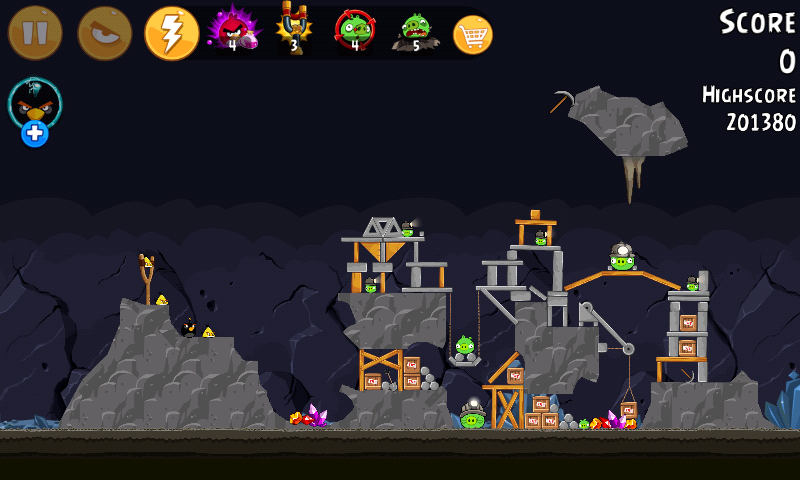
Task: Add the bomb bird extra via plus icon
Action: pos(35,133)
